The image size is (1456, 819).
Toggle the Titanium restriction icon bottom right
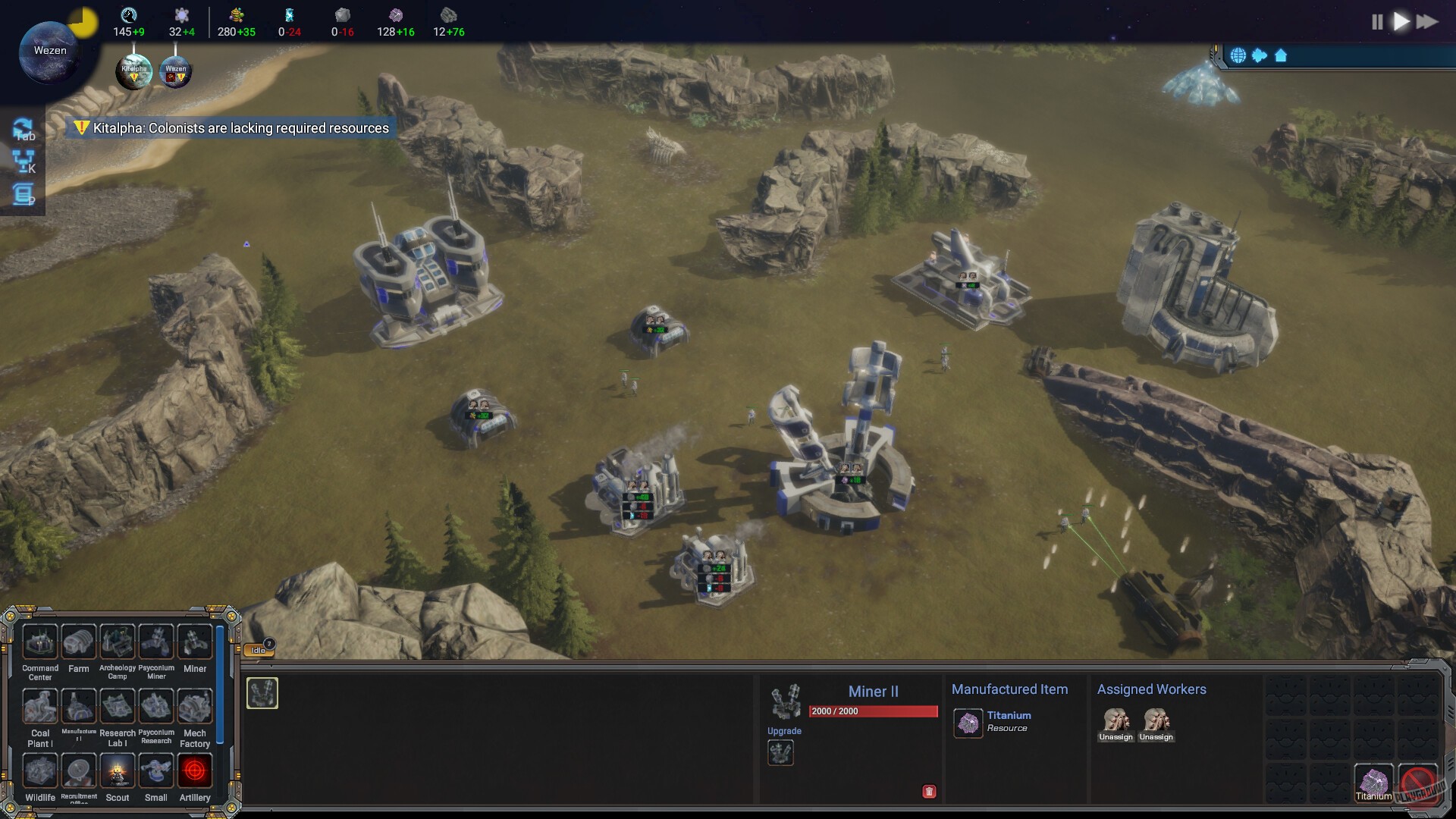(x=1374, y=782)
